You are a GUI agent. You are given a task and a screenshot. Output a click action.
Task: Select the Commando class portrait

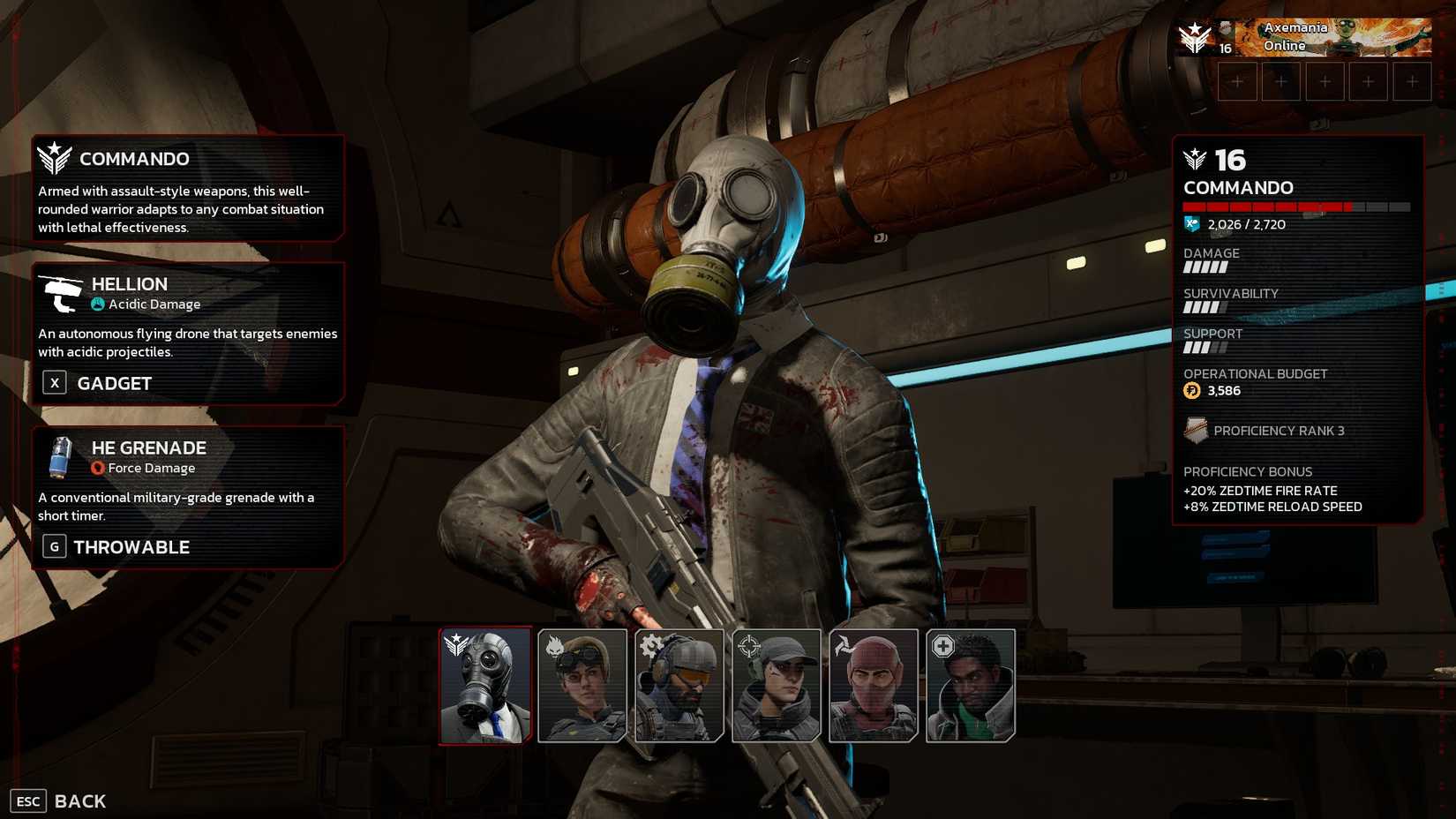pos(484,686)
